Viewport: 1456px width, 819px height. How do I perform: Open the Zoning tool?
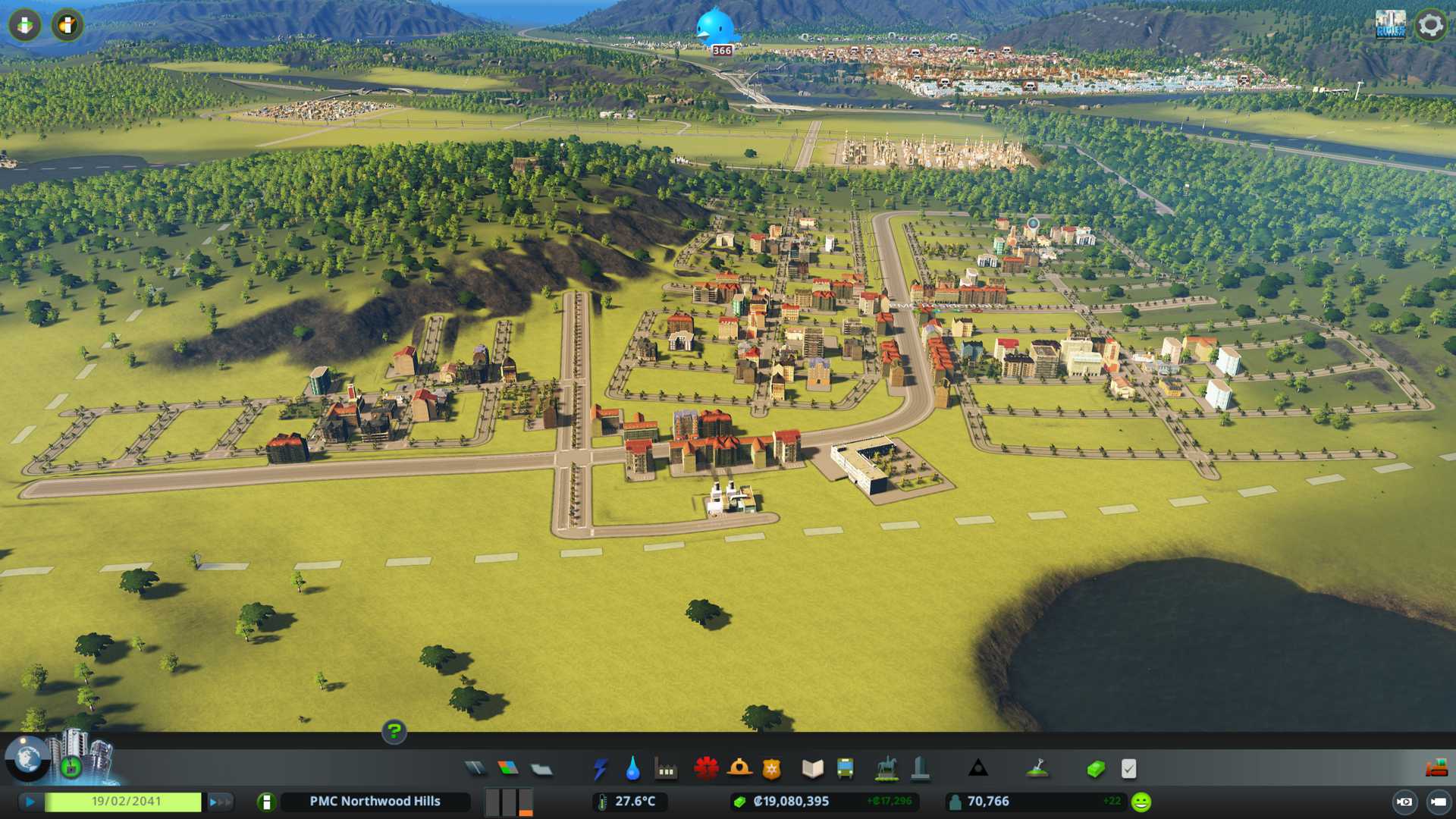tap(508, 769)
